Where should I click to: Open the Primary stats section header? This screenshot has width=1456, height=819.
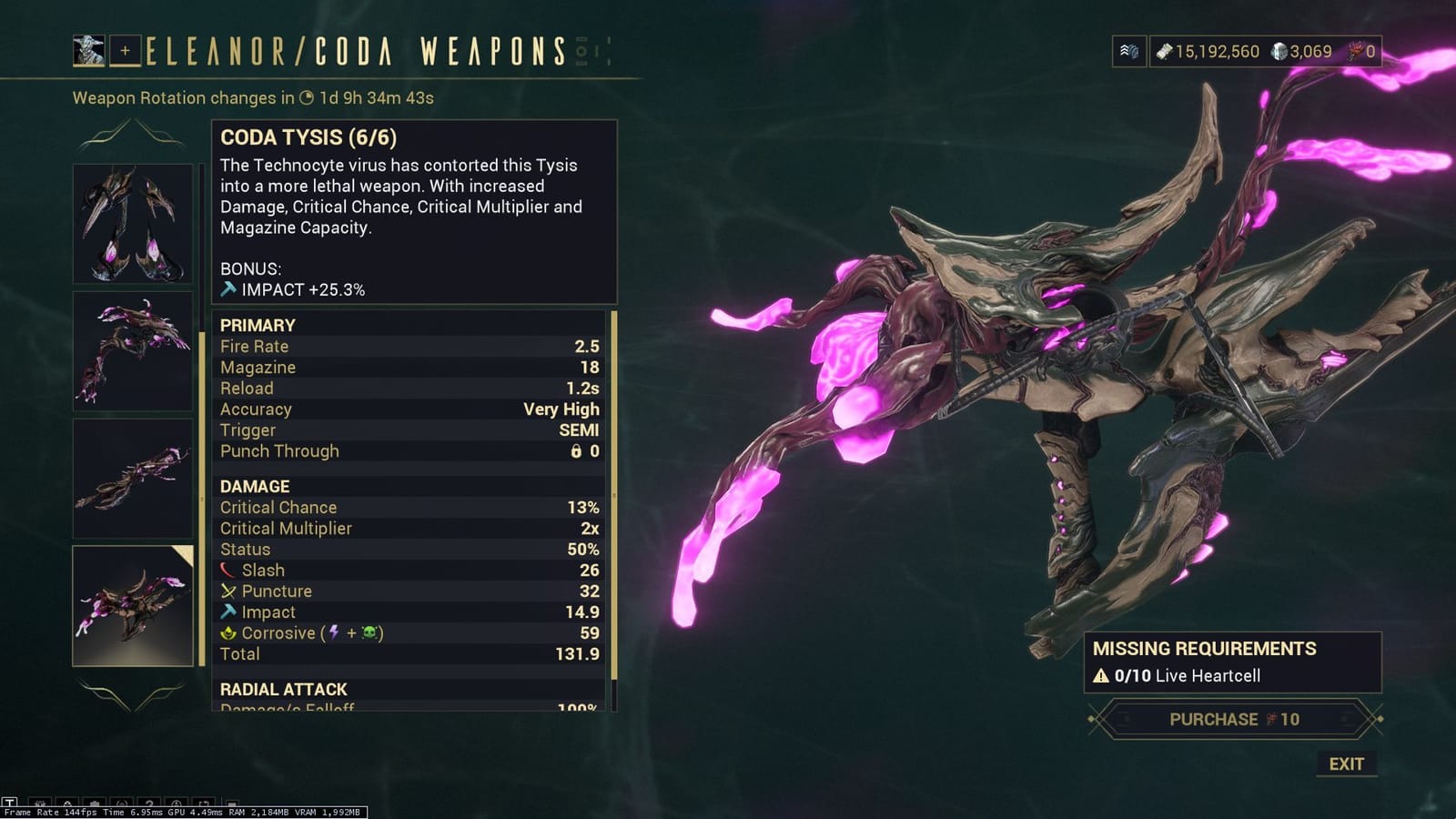tap(258, 325)
